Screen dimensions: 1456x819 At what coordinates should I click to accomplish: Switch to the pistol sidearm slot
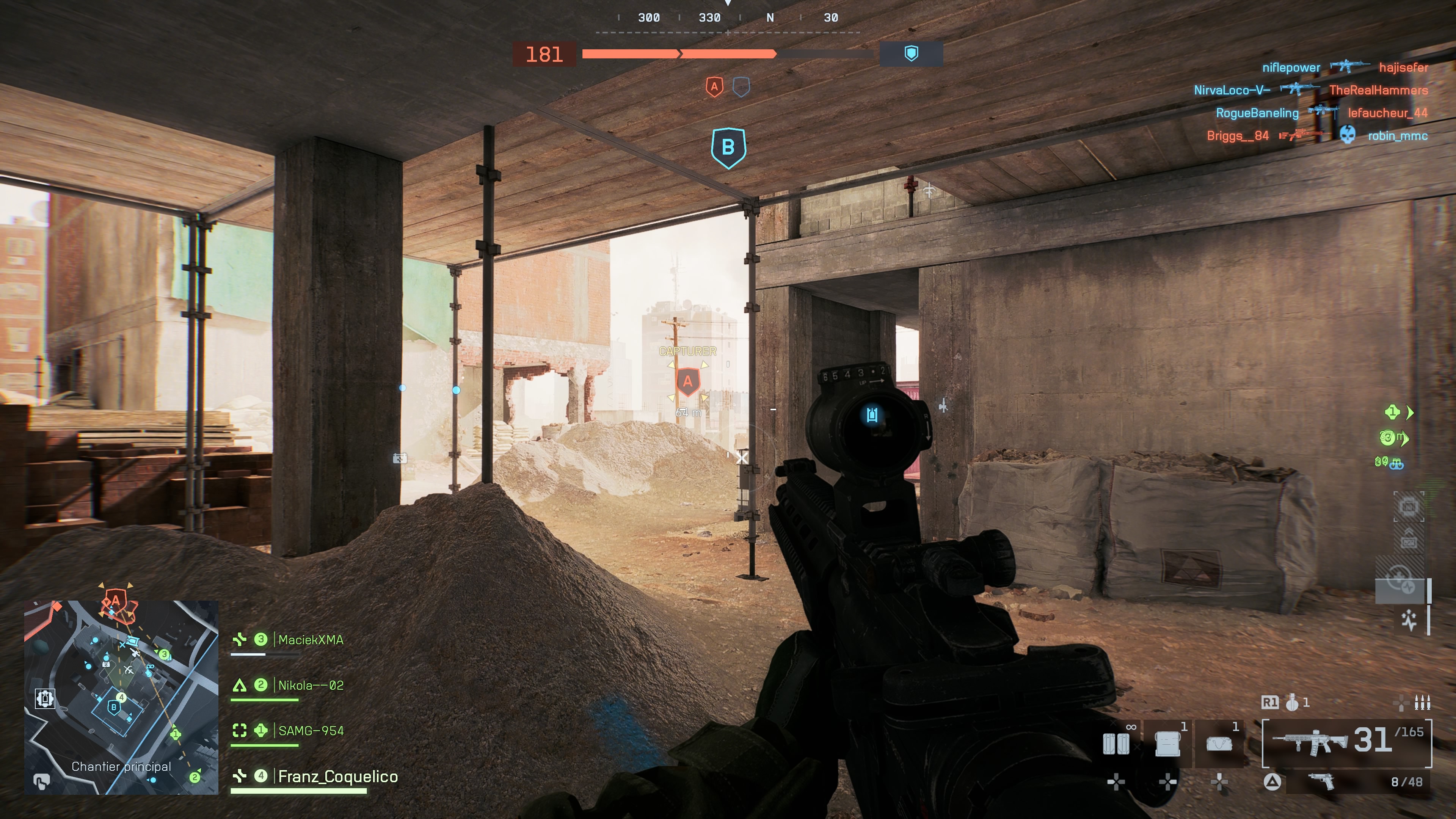[x=1321, y=782]
